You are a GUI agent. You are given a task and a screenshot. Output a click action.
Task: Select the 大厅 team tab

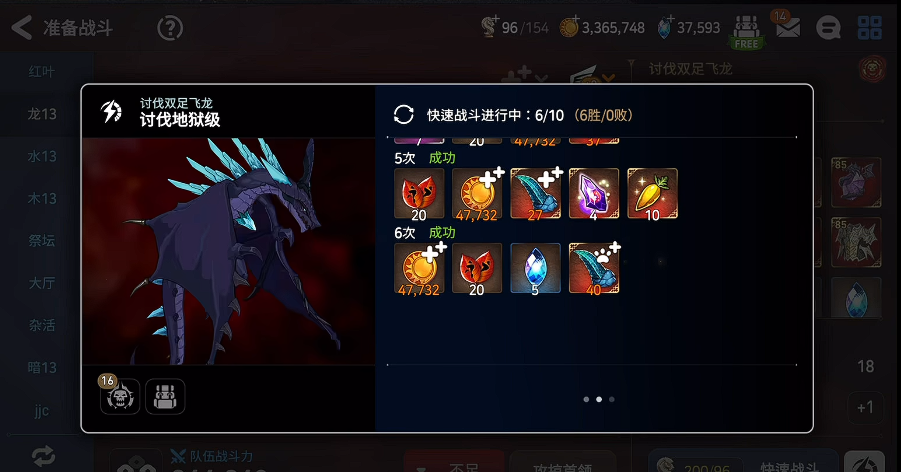pyautogui.click(x=42, y=282)
